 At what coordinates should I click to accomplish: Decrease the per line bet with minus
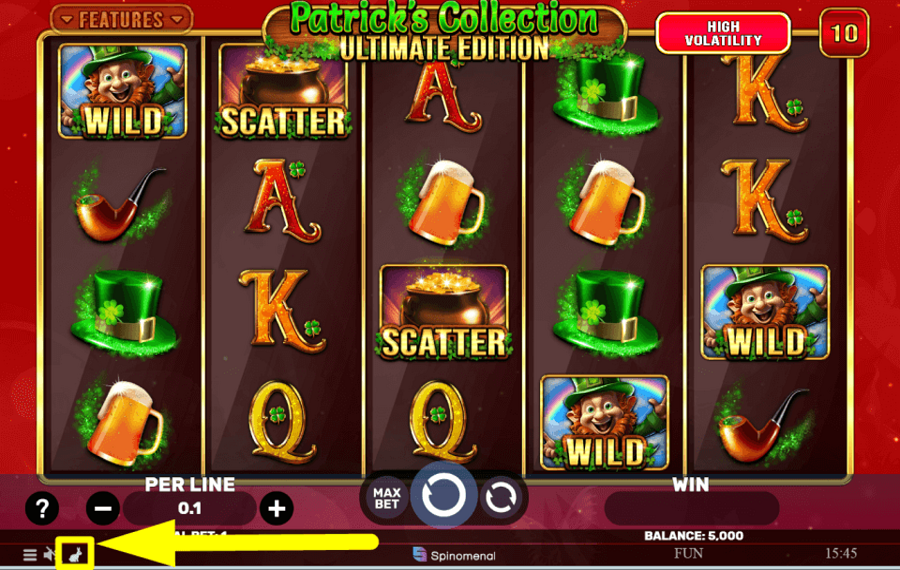click(103, 508)
